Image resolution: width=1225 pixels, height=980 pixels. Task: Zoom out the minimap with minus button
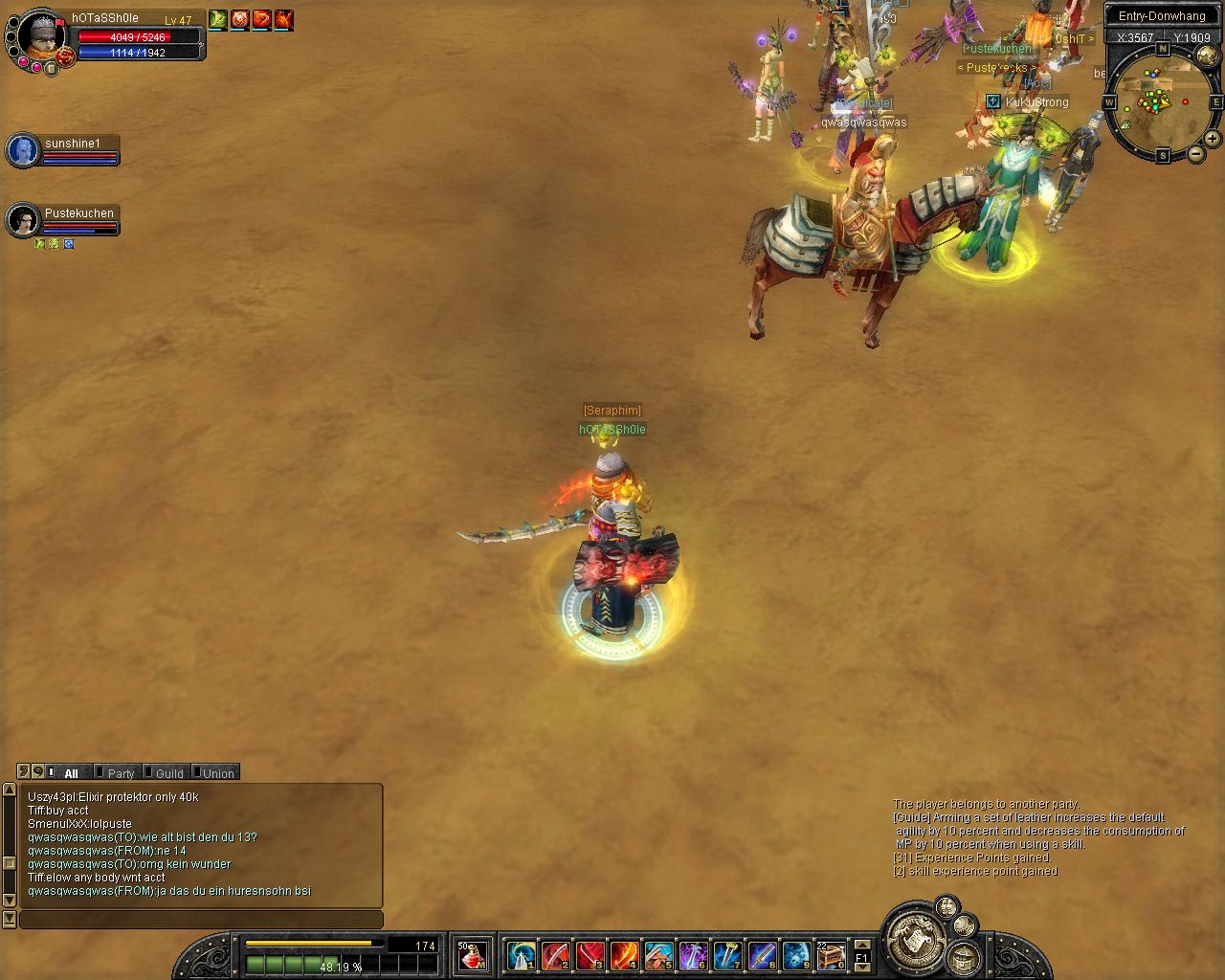click(1196, 153)
